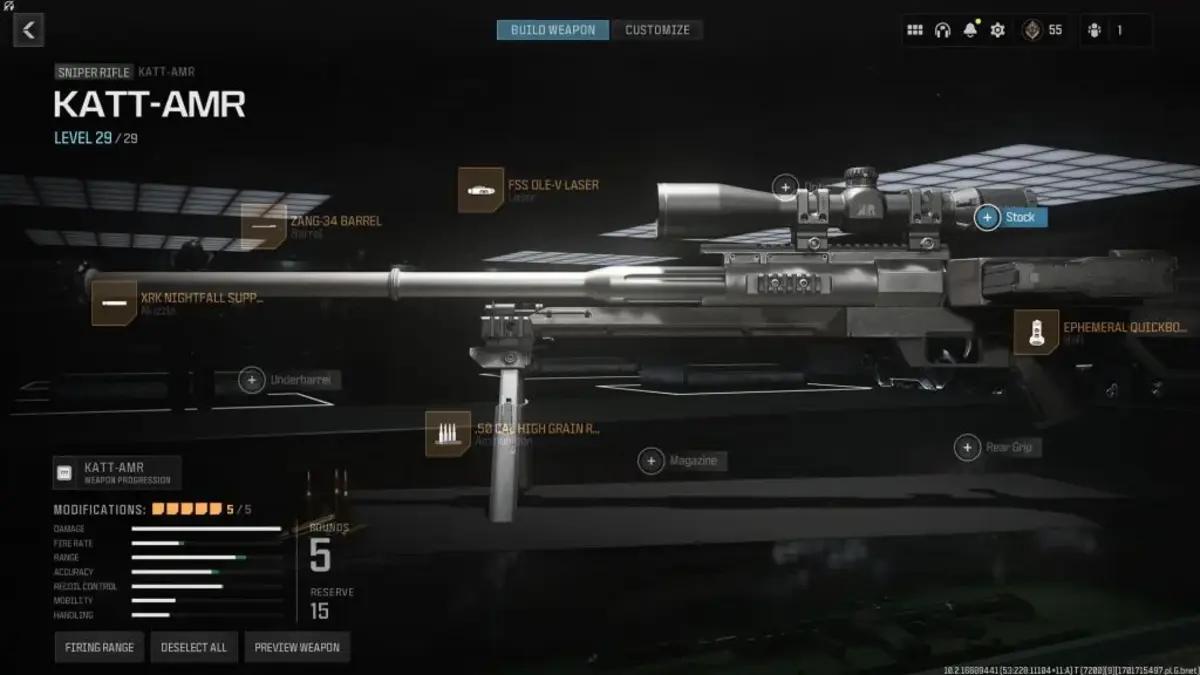The width and height of the screenshot is (1200, 675).
Task: Click Deselect All attachments
Action: pyautogui.click(x=194, y=647)
